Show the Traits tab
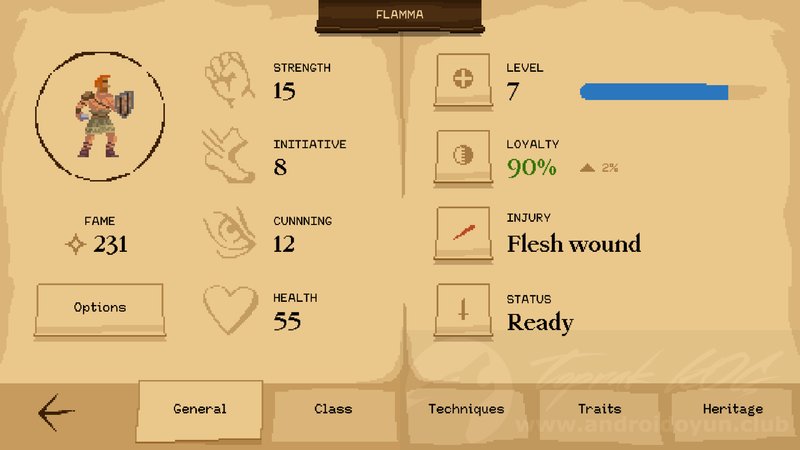The height and width of the screenshot is (450, 800). pos(599,409)
